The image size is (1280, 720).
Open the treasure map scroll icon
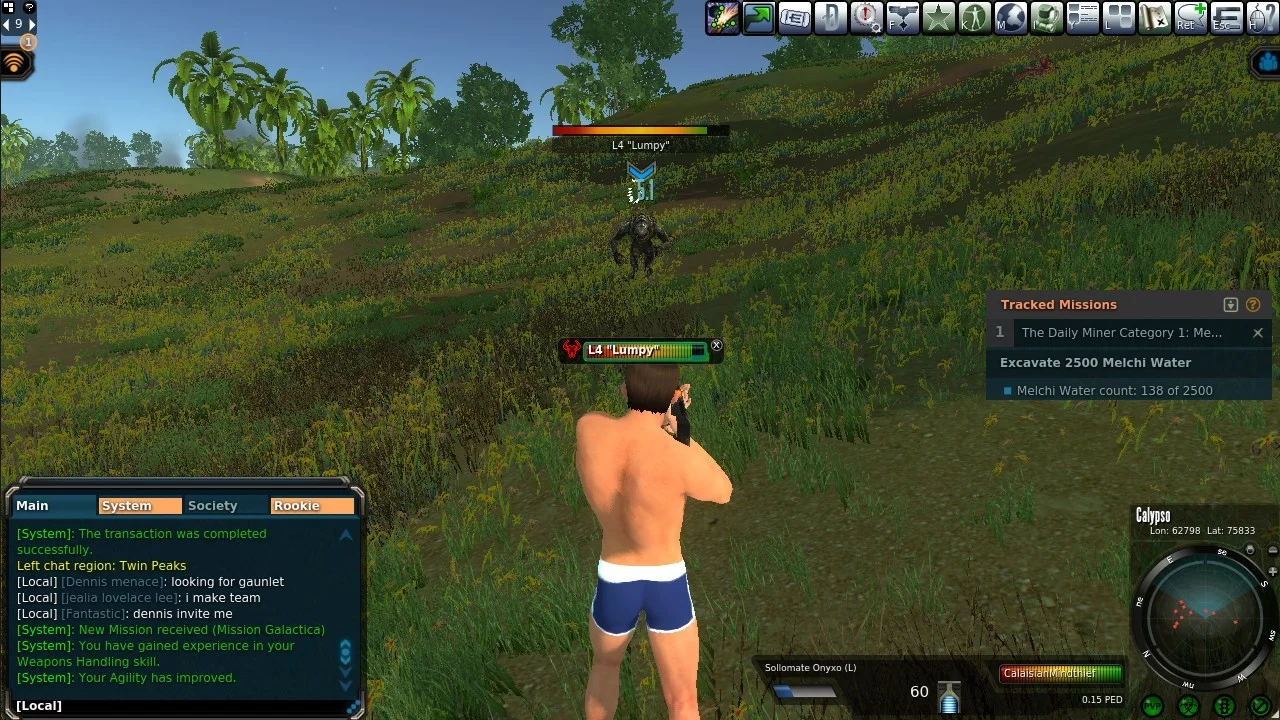[1155, 18]
